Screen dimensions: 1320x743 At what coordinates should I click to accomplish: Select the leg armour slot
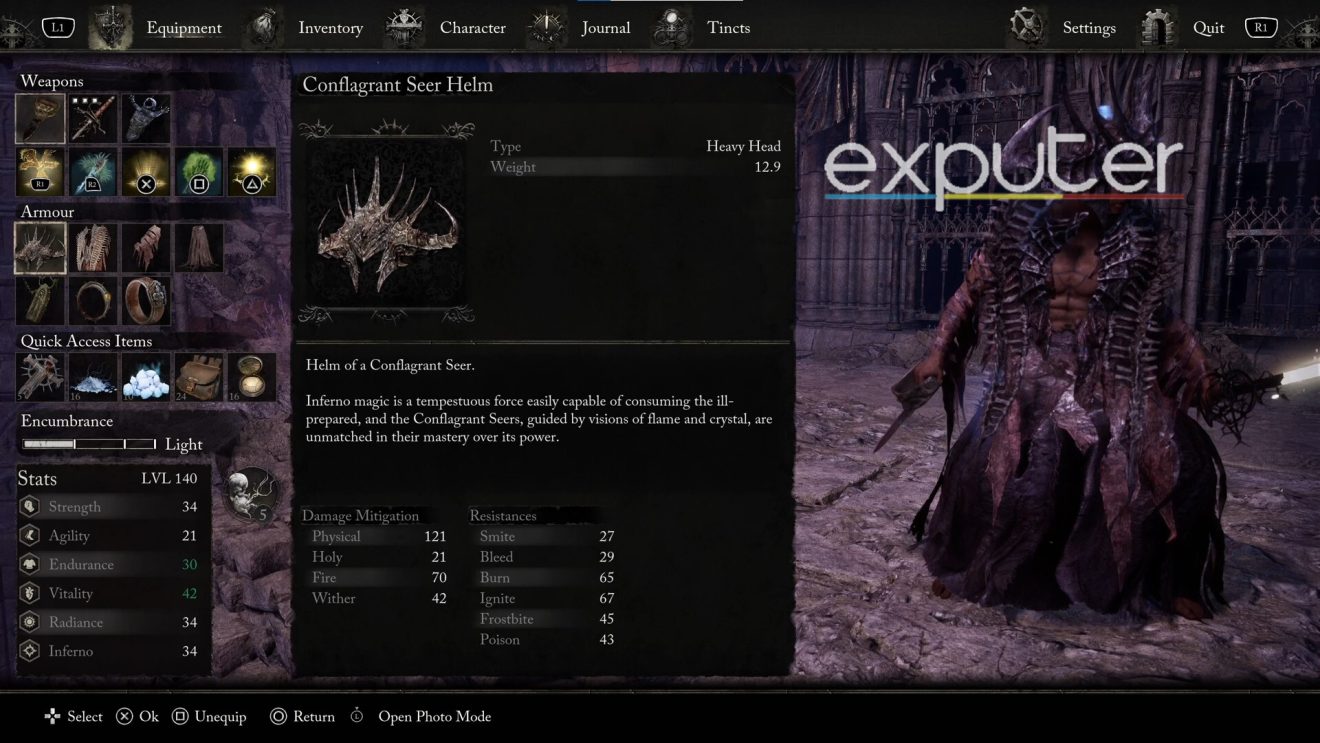point(199,247)
